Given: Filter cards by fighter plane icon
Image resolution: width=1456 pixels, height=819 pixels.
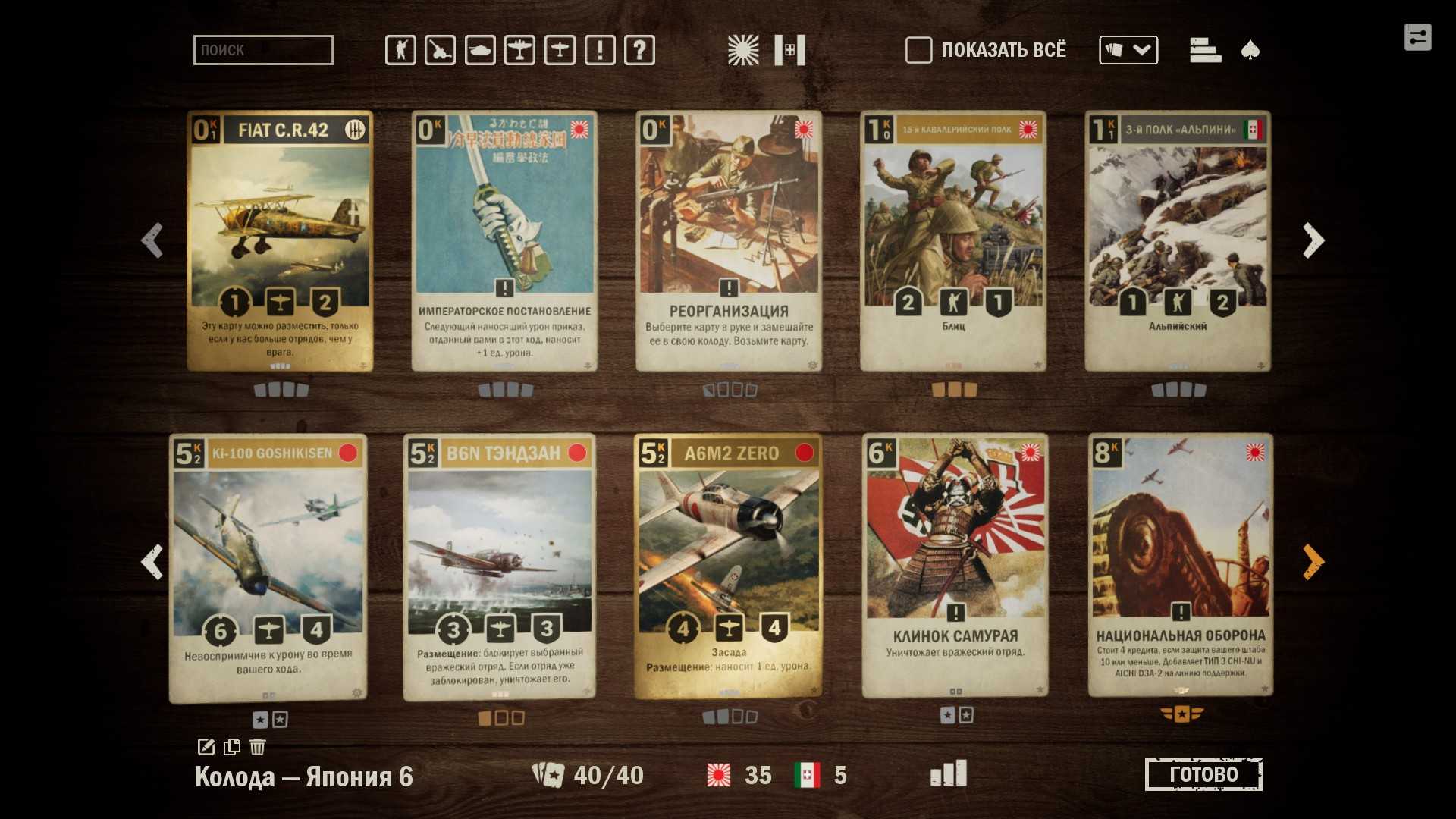Looking at the screenshot, I should [519, 50].
